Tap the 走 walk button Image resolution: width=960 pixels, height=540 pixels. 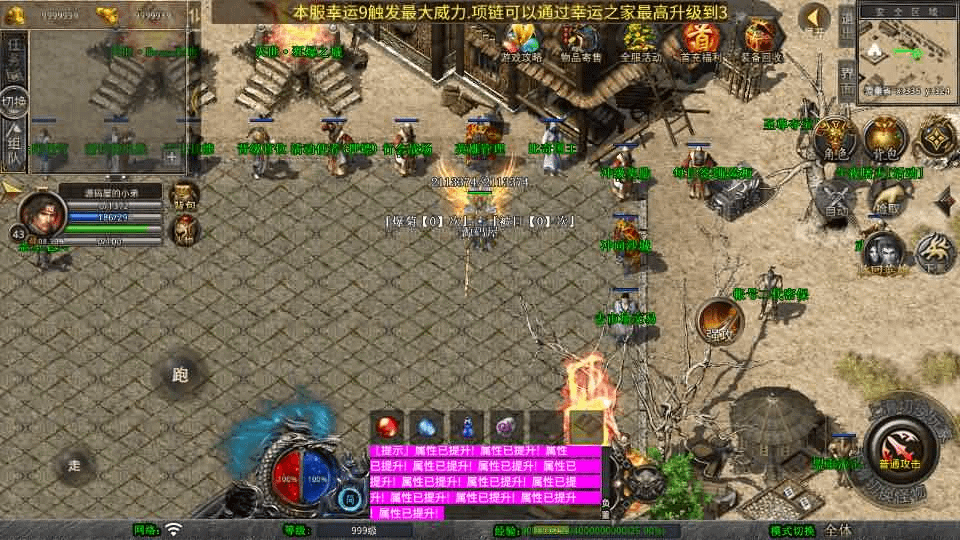point(75,465)
